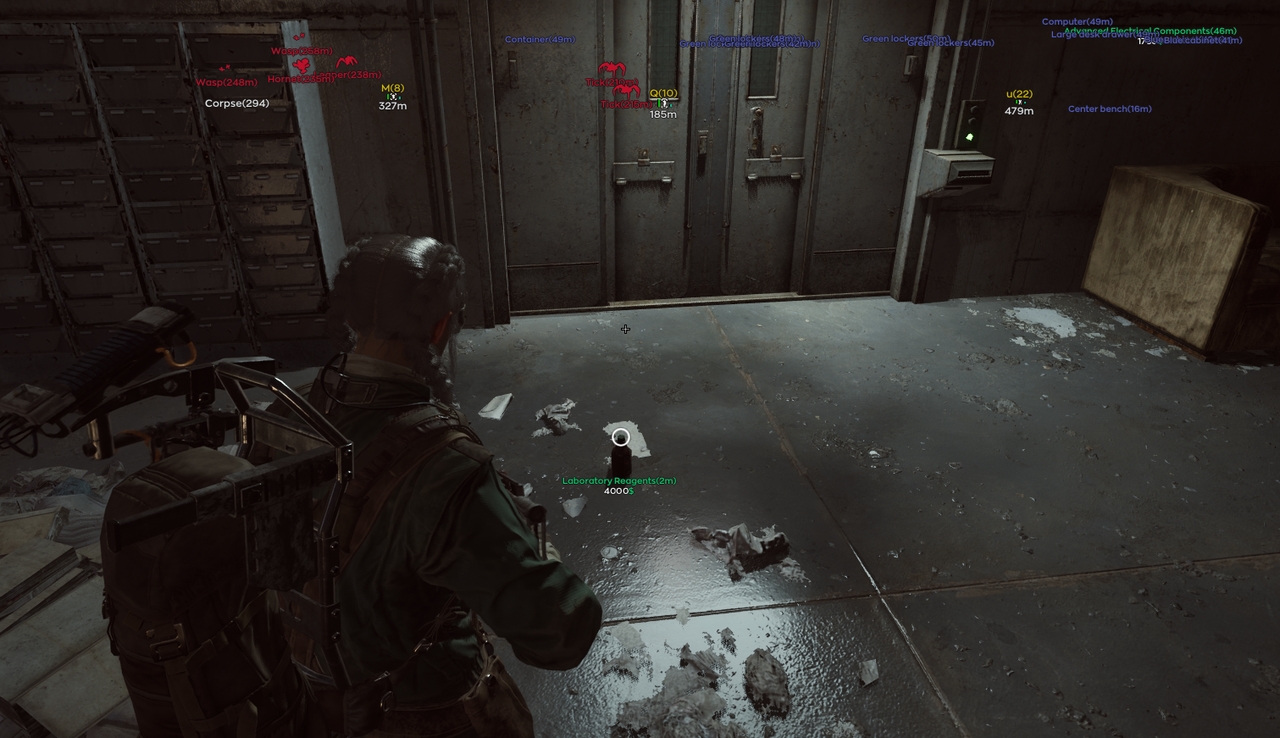This screenshot has width=1280, height=738.
Task: Click the Corpse(294) label
Action: [237, 103]
